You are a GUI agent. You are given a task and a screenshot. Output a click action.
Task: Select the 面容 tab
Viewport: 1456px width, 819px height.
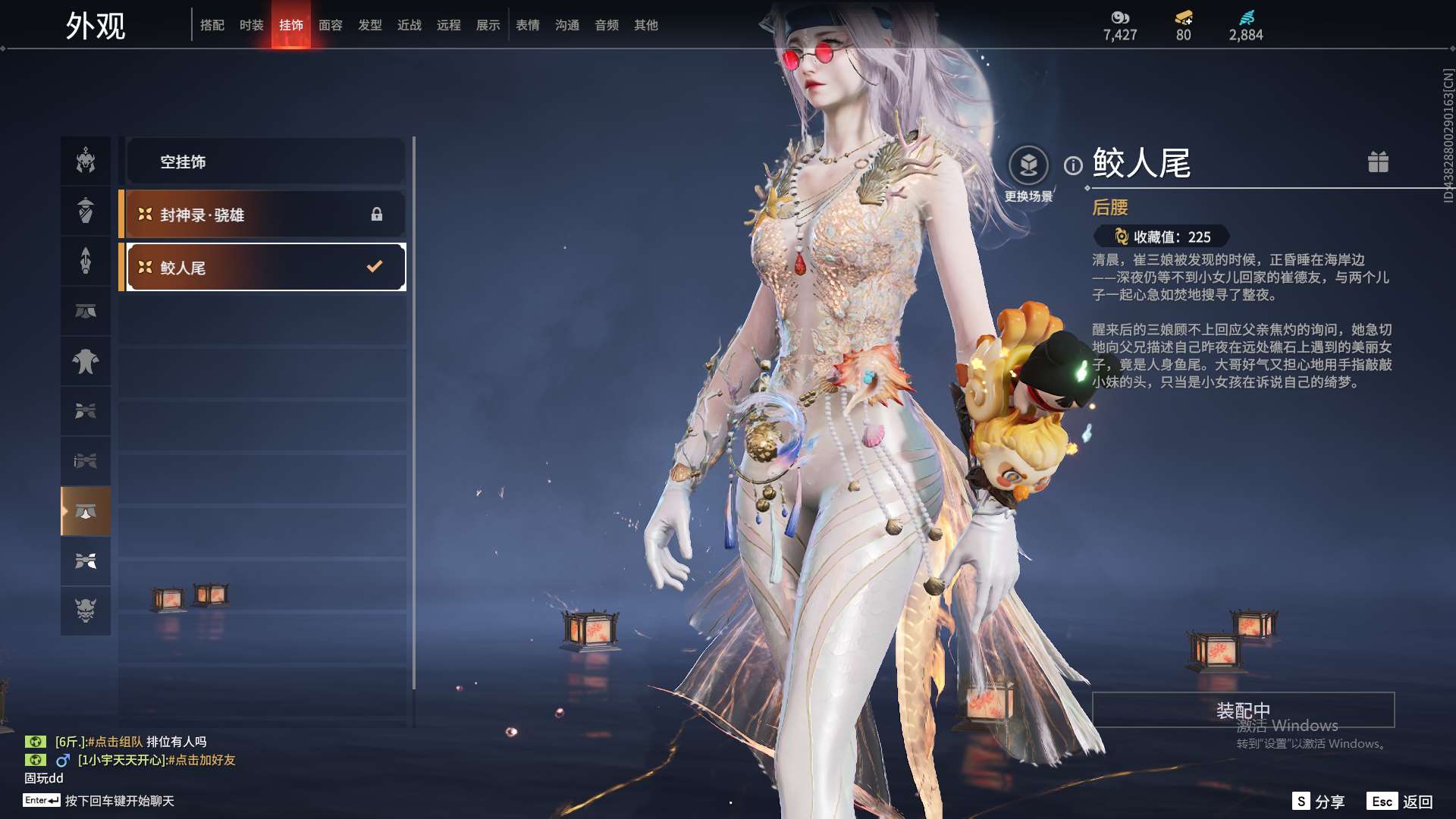coord(331,25)
